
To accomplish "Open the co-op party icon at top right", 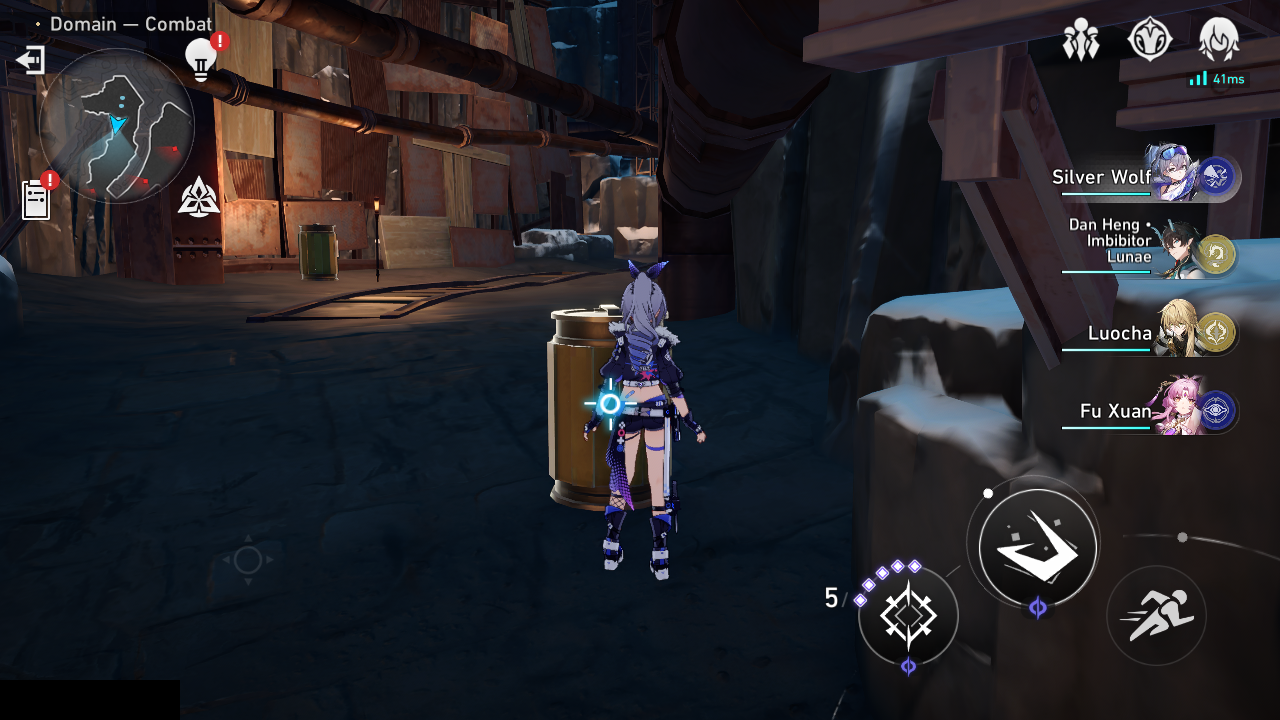I will 1080,38.
